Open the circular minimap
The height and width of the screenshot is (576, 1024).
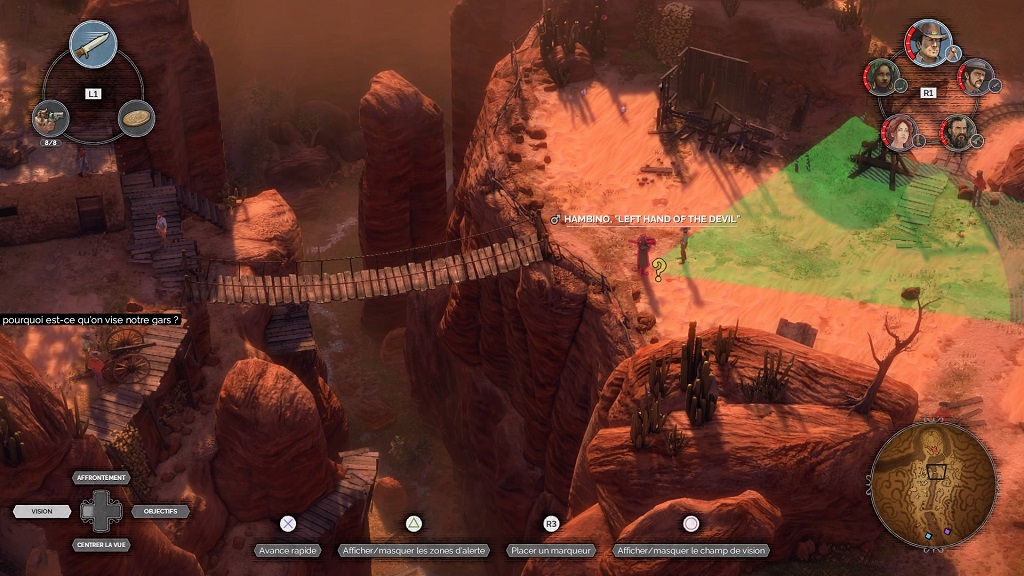934,484
